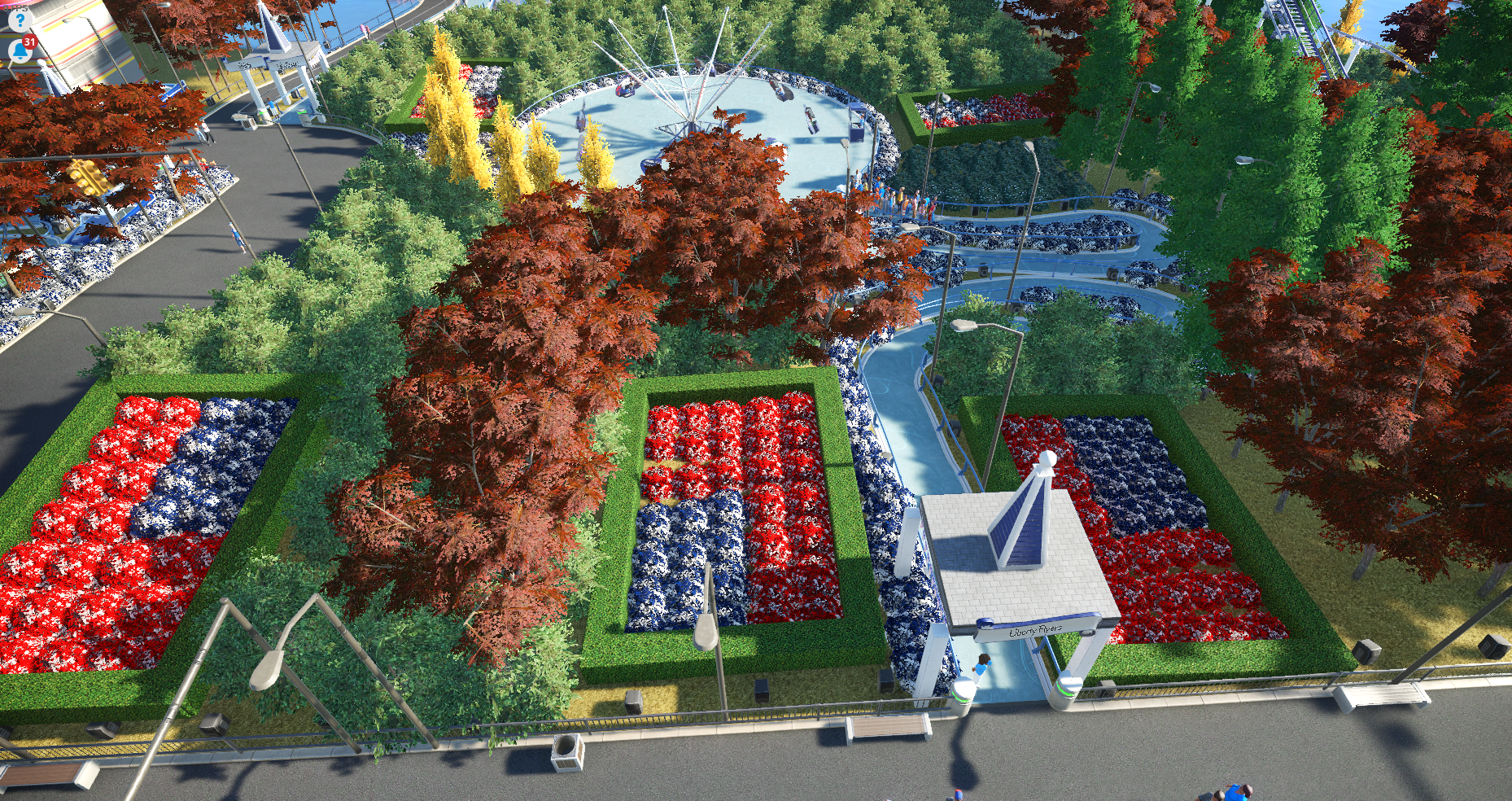
Task: Open the help question mark button
Action: pyautogui.click(x=19, y=20)
